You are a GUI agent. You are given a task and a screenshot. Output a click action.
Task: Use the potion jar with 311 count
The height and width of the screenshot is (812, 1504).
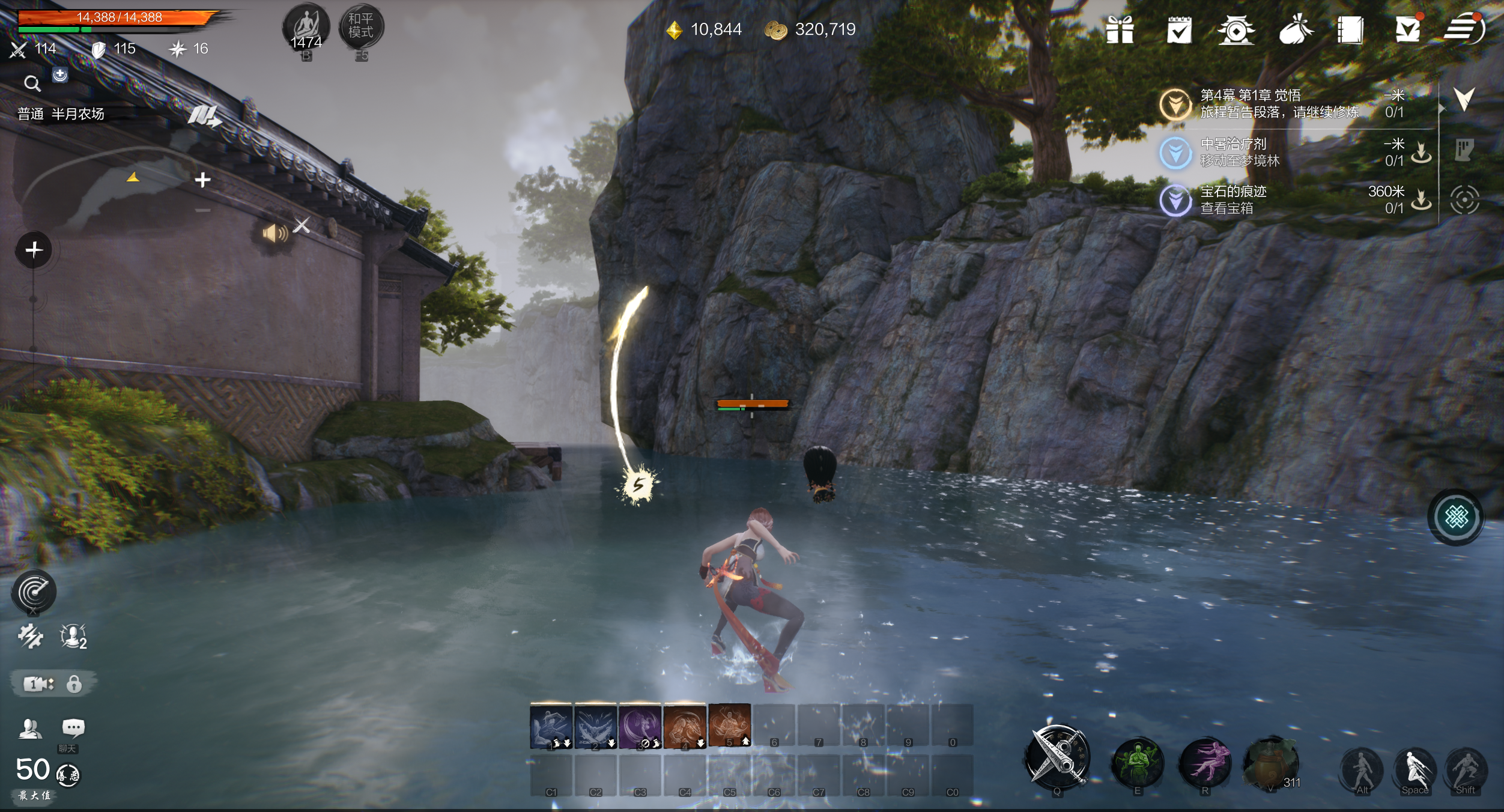coord(1272,763)
